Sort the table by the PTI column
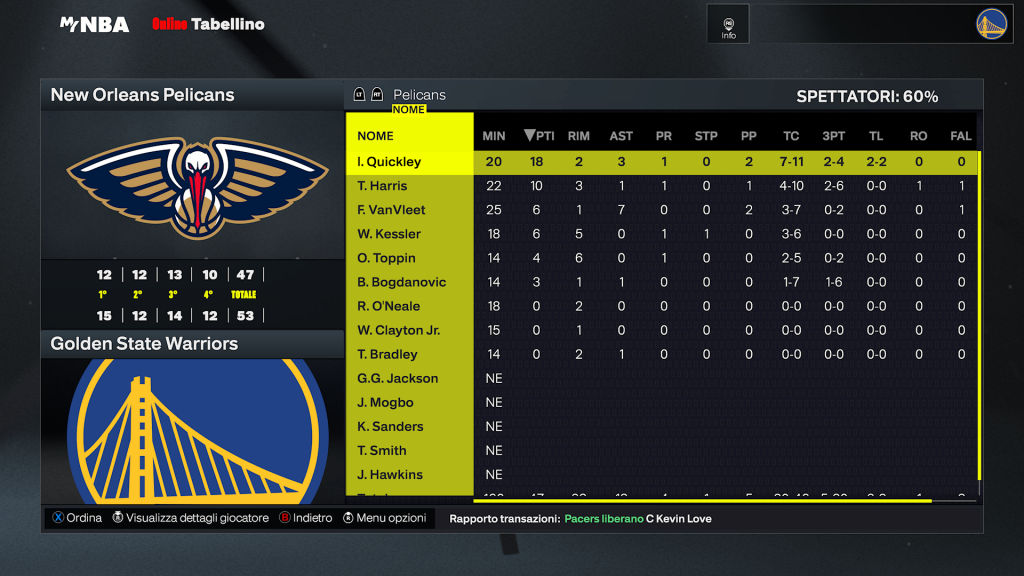Image resolution: width=1024 pixels, height=576 pixels. [539, 136]
